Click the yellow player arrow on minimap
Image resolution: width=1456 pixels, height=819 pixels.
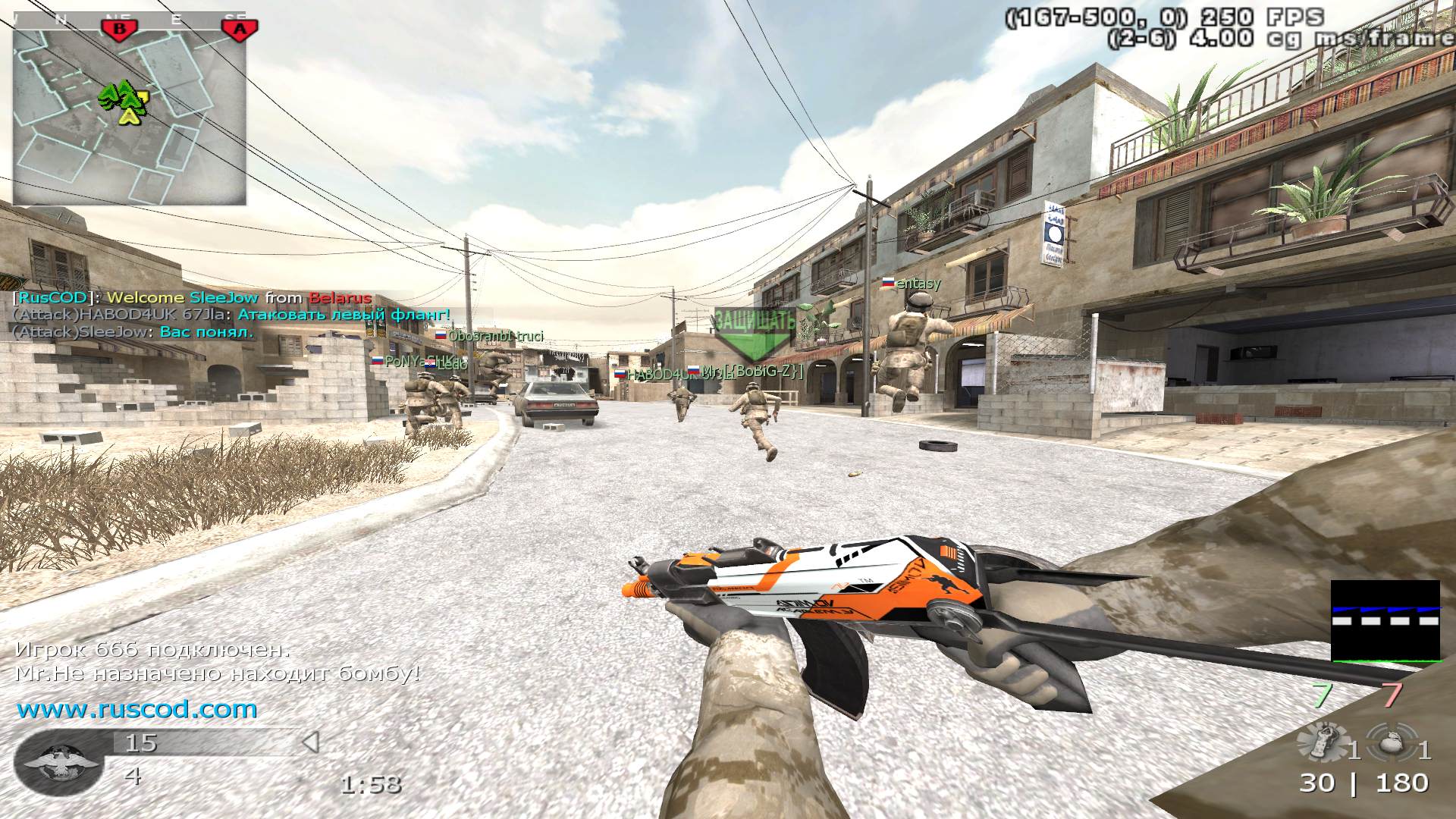(x=130, y=115)
